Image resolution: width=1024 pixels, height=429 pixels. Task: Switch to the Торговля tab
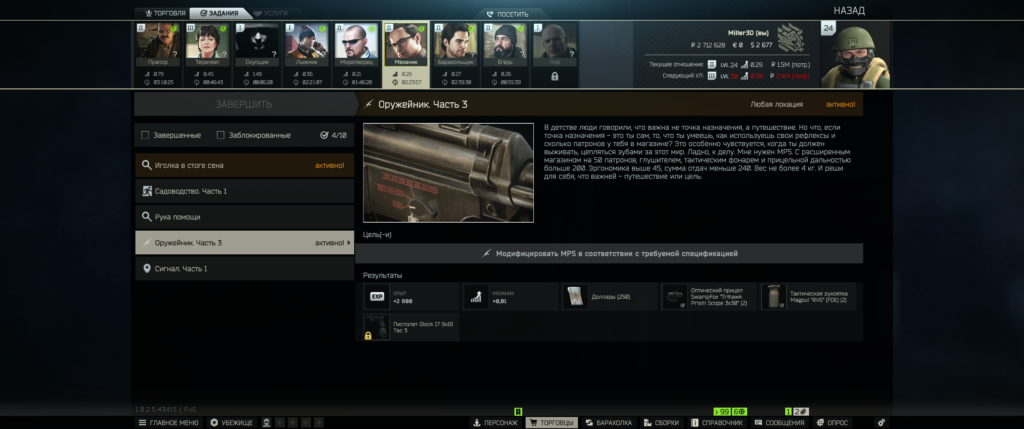pyautogui.click(x=162, y=13)
